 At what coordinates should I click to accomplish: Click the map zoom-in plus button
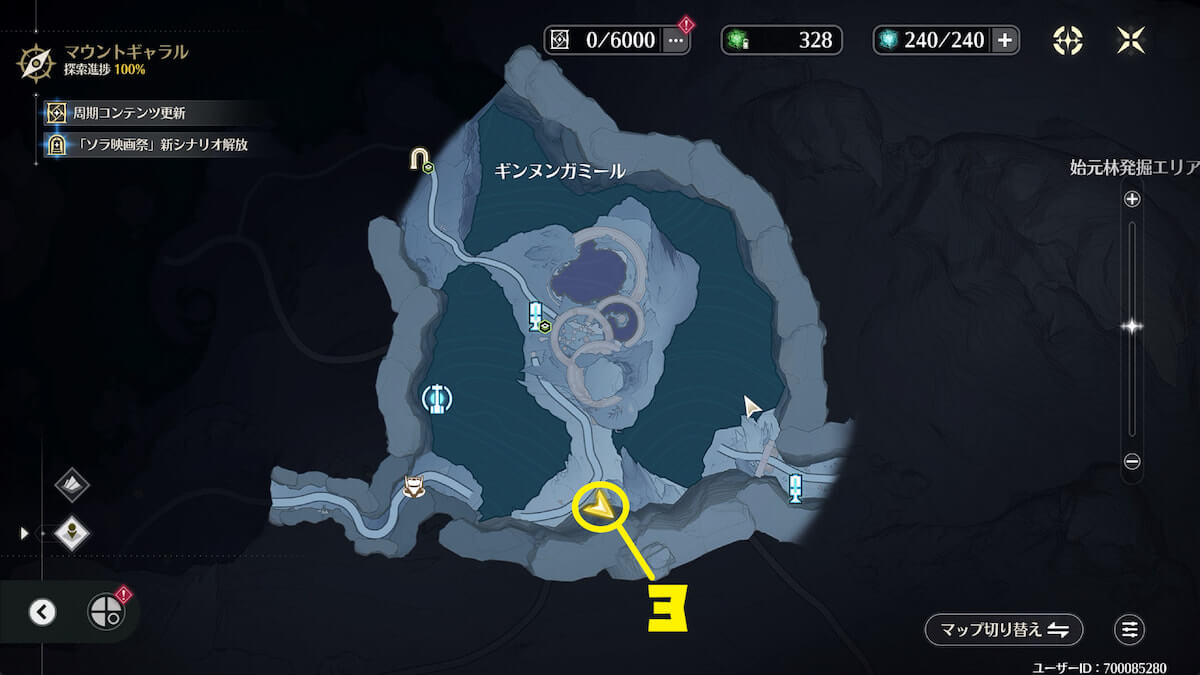[x=1132, y=199]
